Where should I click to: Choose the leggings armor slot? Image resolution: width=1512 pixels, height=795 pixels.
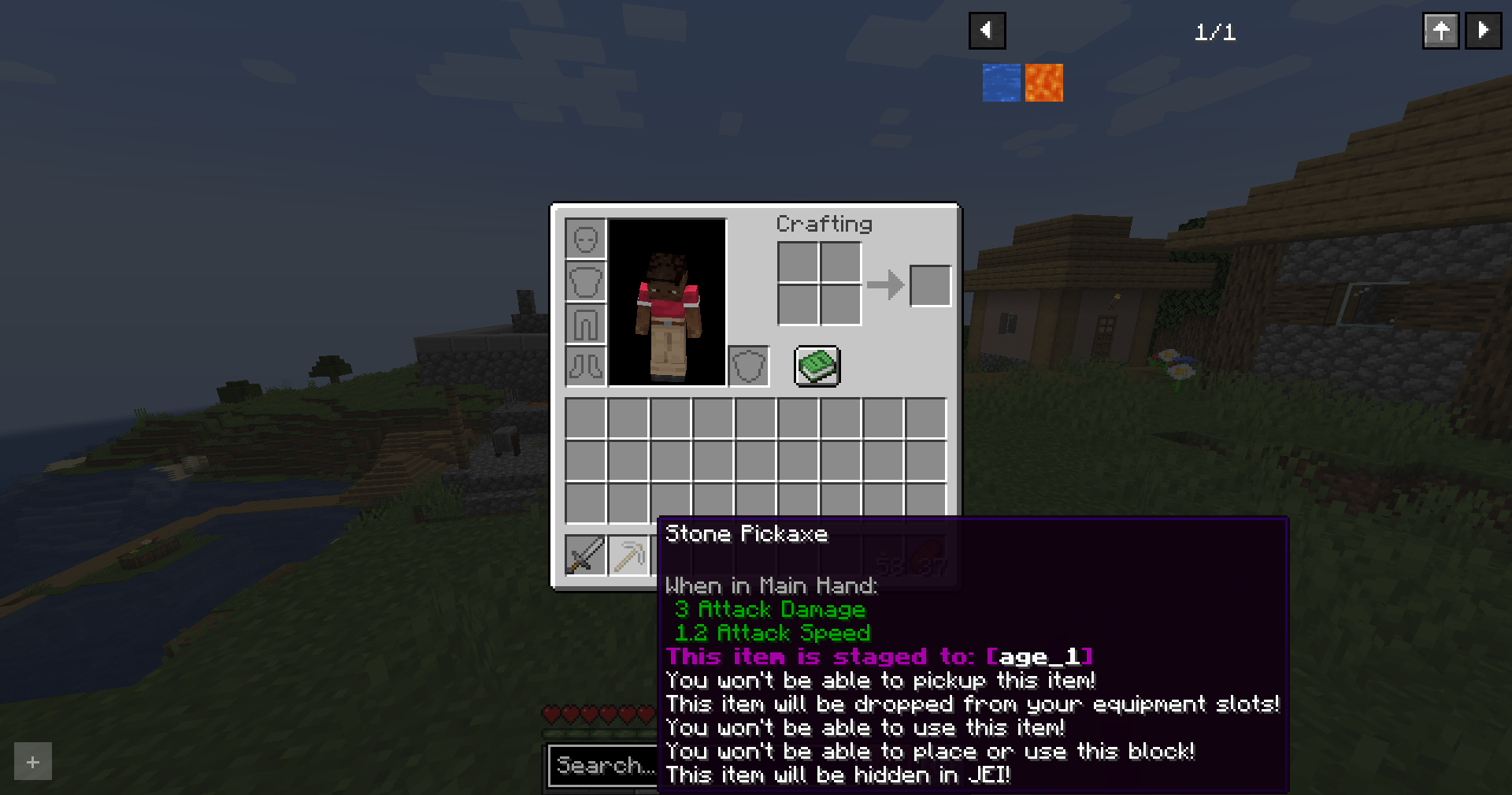586,324
